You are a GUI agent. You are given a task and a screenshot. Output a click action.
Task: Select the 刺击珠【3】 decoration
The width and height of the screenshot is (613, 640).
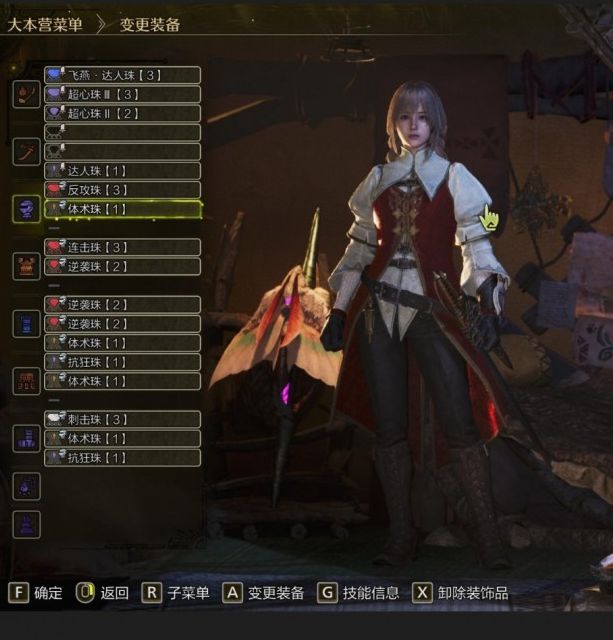coord(122,419)
